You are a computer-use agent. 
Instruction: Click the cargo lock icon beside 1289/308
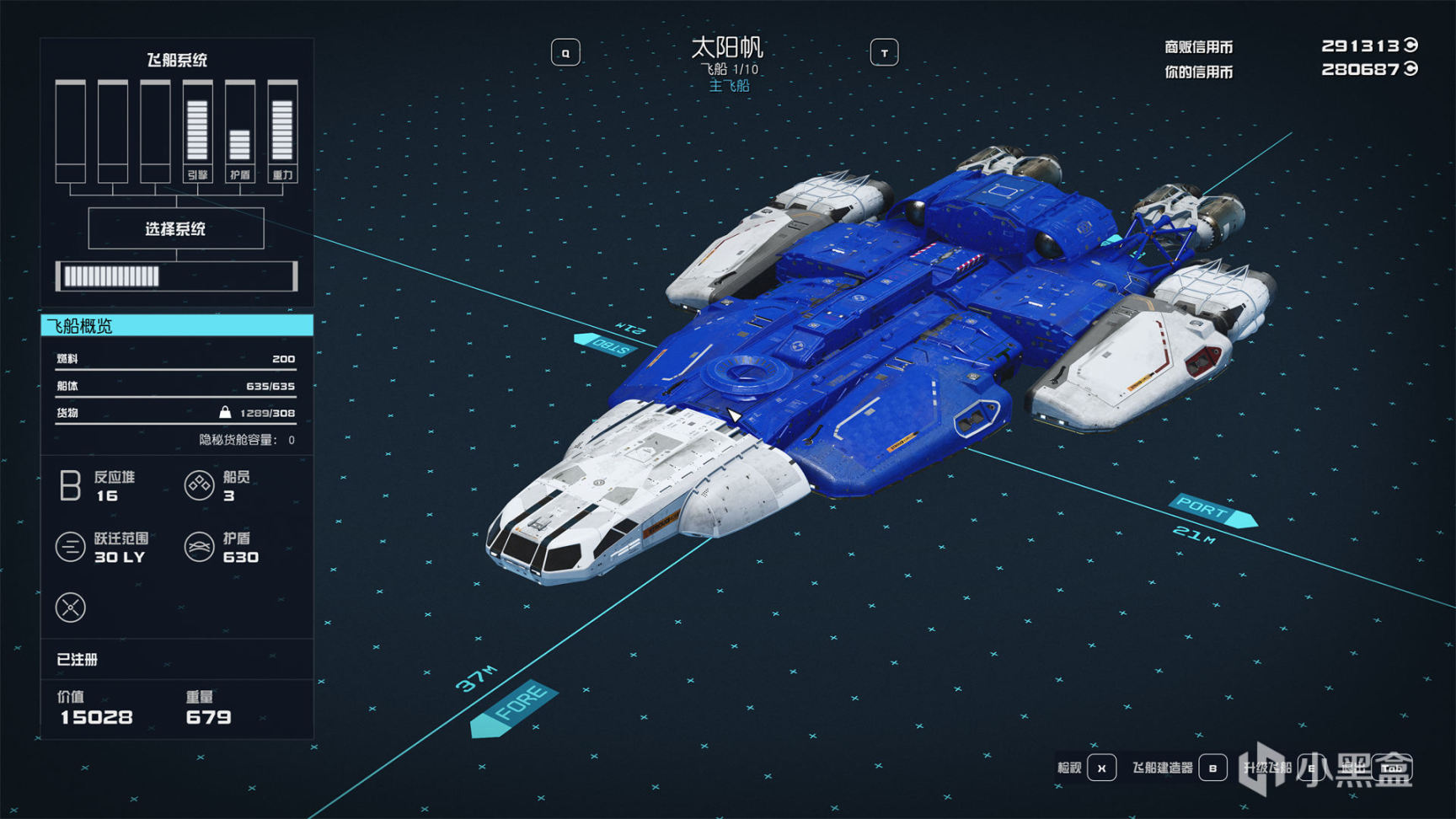point(226,413)
